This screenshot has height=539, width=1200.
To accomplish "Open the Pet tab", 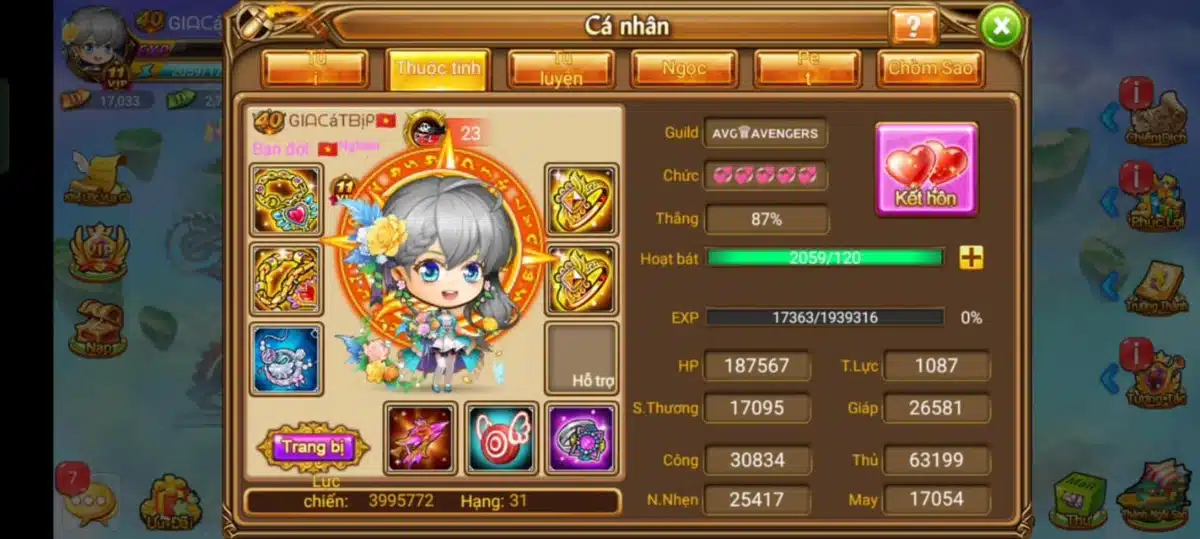I will coord(807,69).
